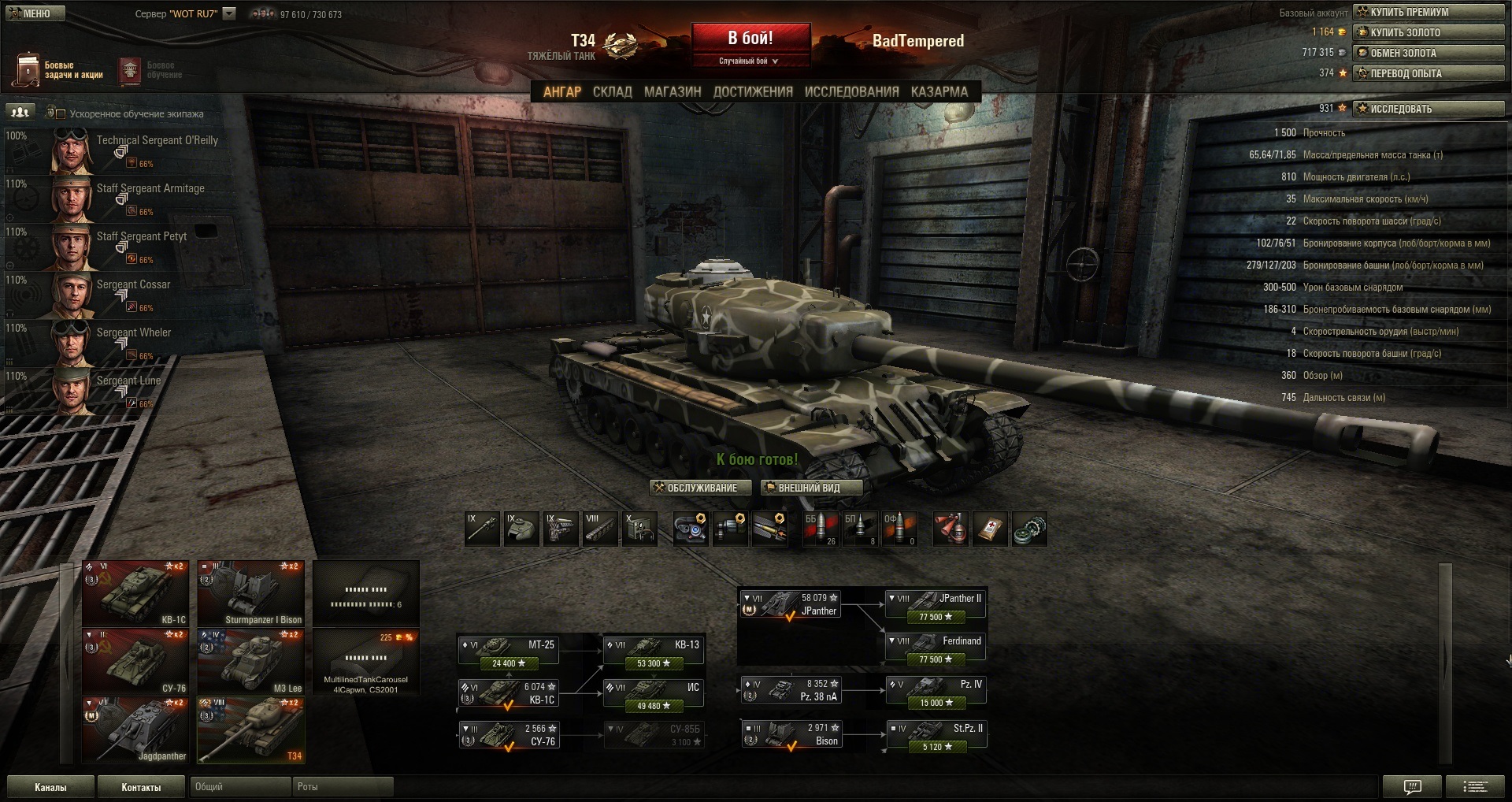Click КУПИТЬ ПРЕМИУМ button

[x=1429, y=12]
